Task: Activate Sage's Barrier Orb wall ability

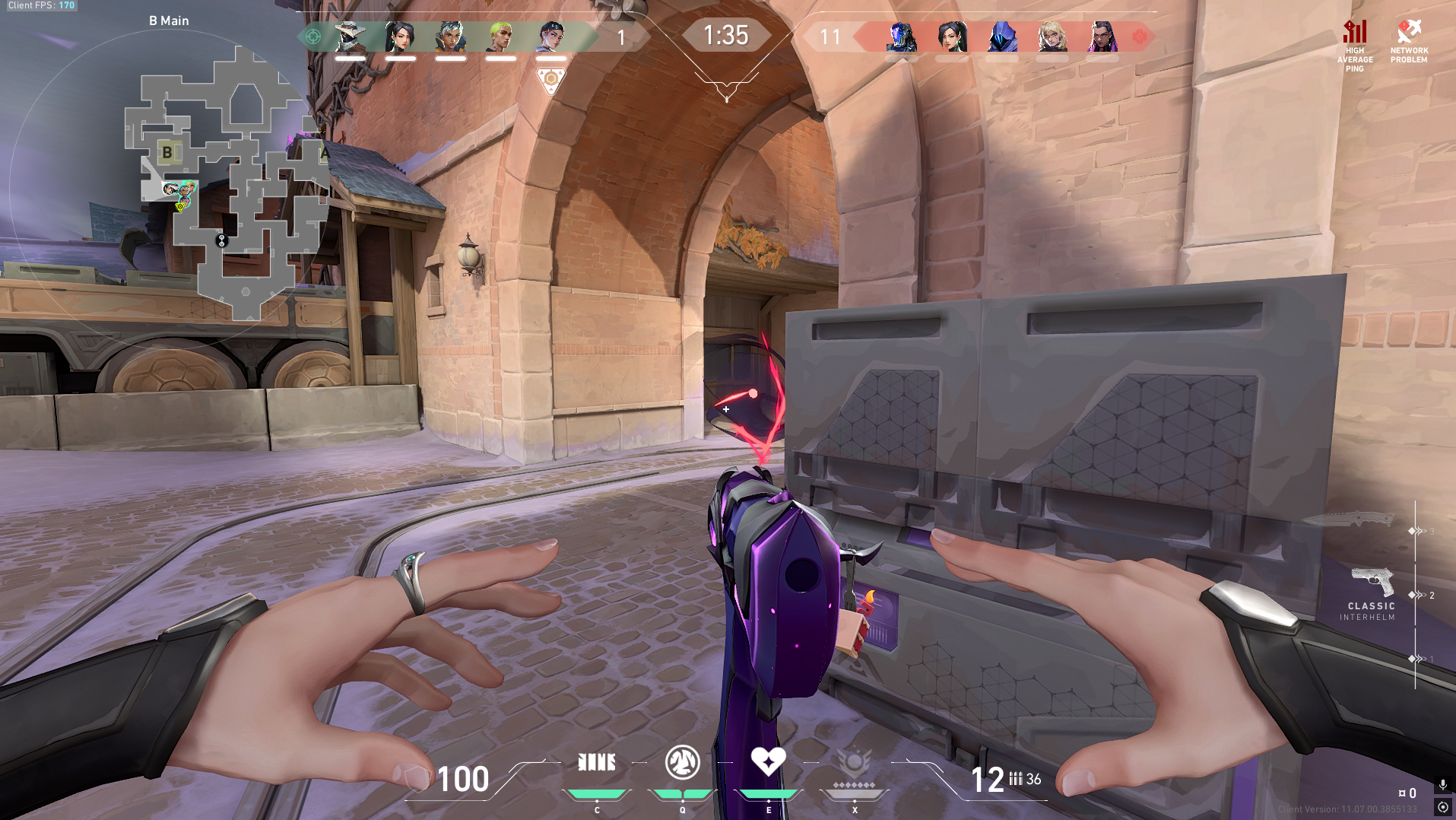Action: click(597, 762)
